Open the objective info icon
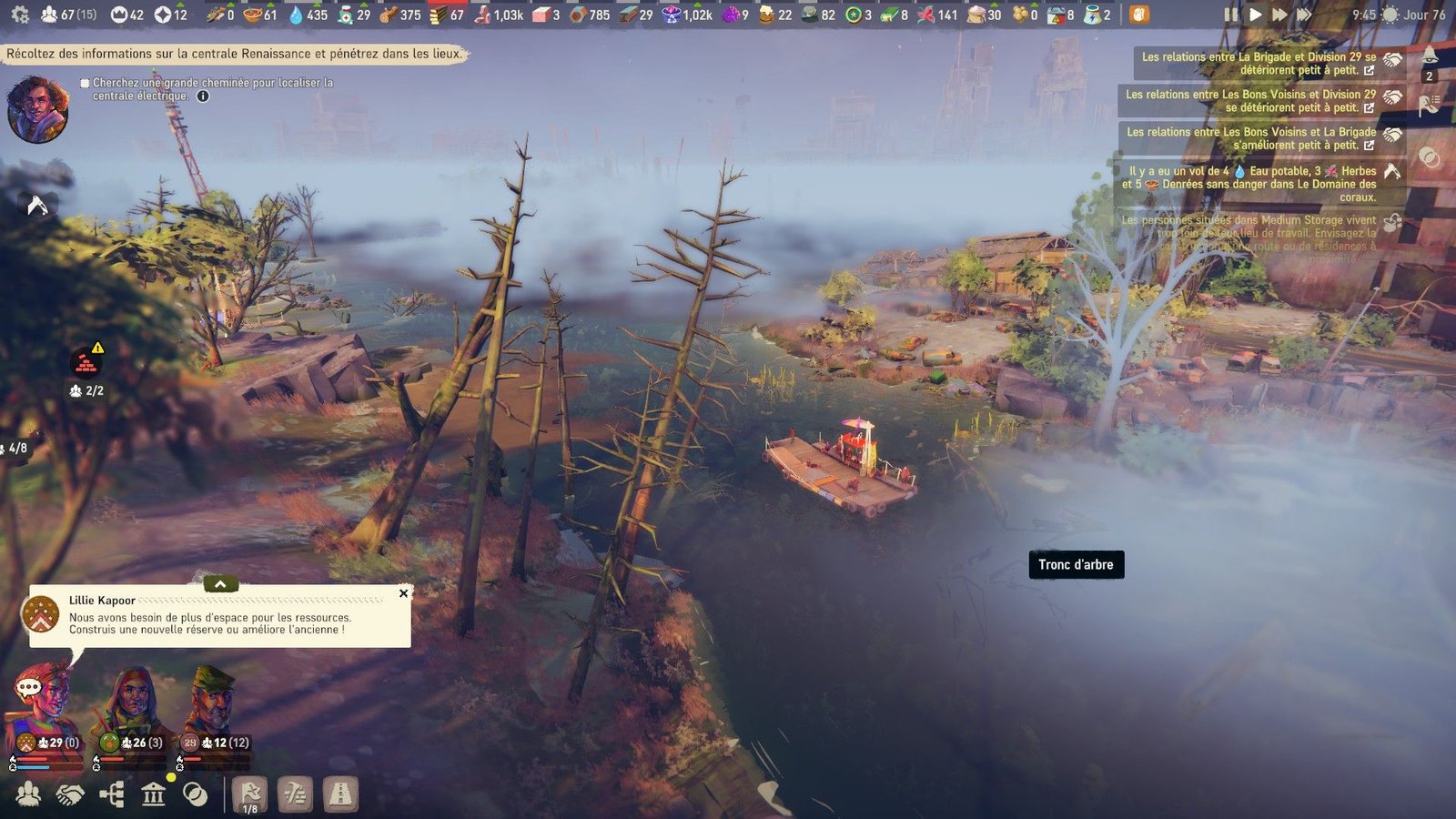This screenshot has width=1456, height=819. (x=203, y=96)
